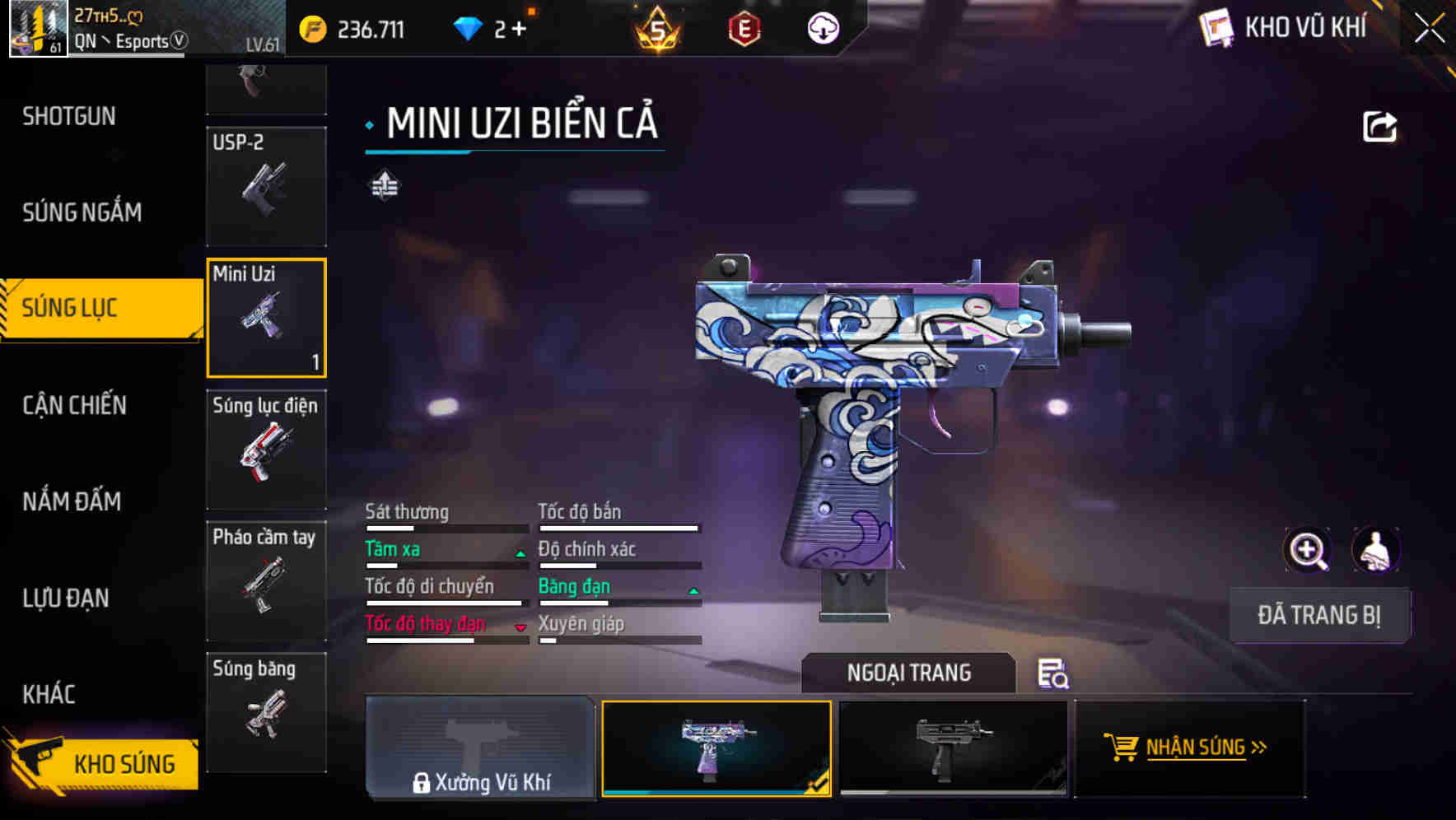Switch to the KHÁC category
This screenshot has width=1456, height=820.
point(49,694)
